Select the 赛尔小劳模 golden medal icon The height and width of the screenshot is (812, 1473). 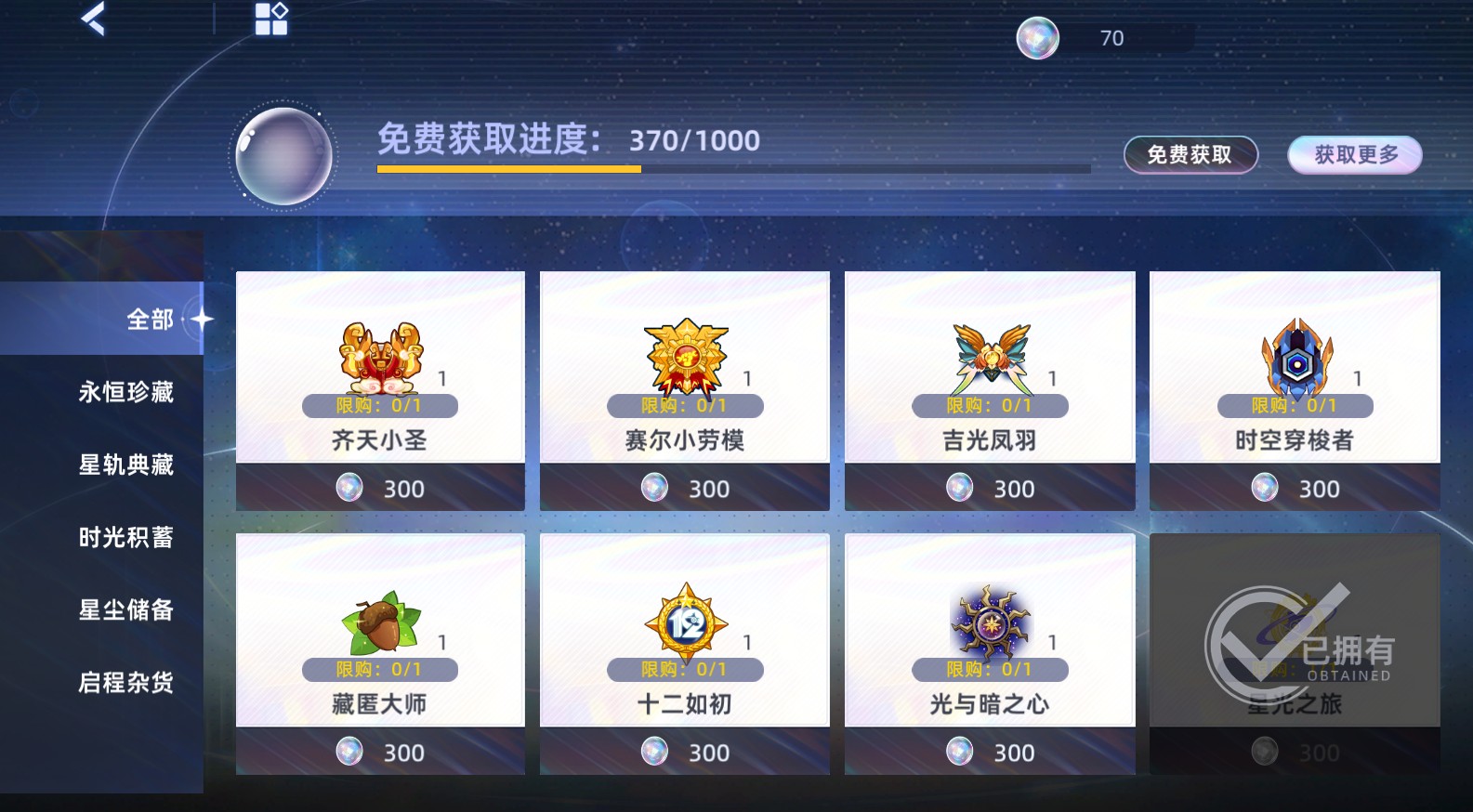(684, 353)
